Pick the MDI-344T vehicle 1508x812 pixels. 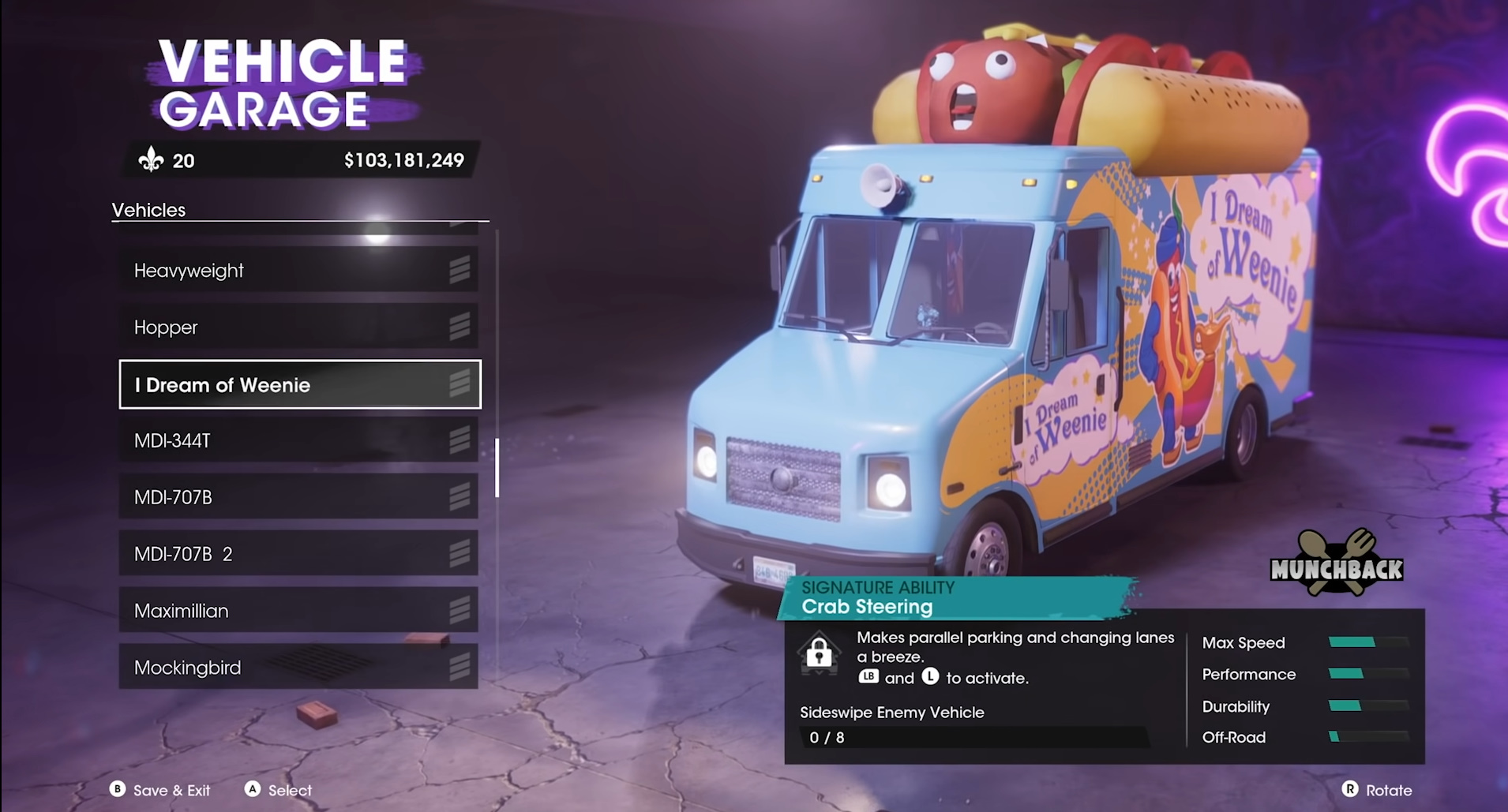[298, 440]
